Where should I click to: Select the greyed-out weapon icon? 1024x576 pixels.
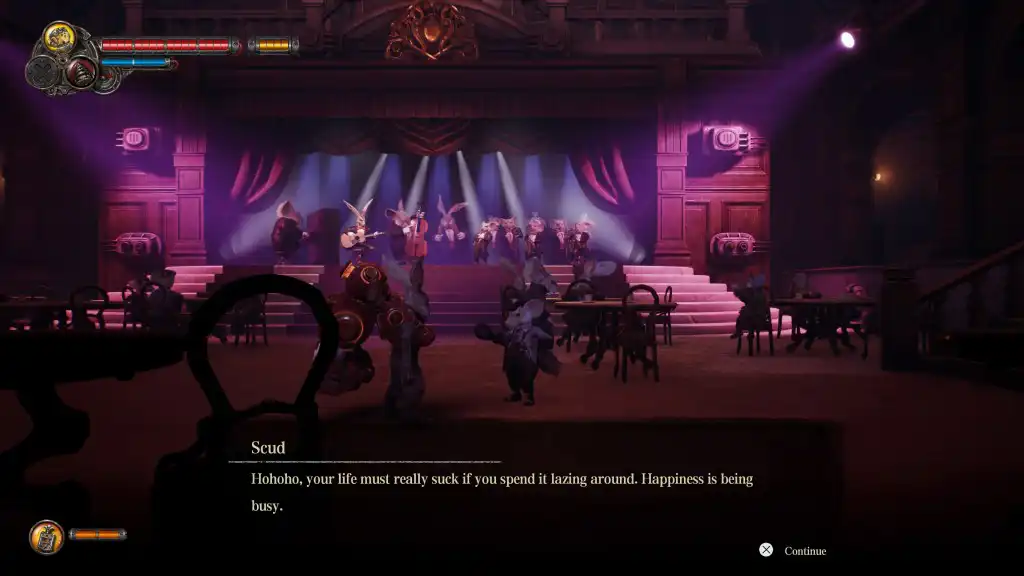pyautogui.click(x=42, y=72)
